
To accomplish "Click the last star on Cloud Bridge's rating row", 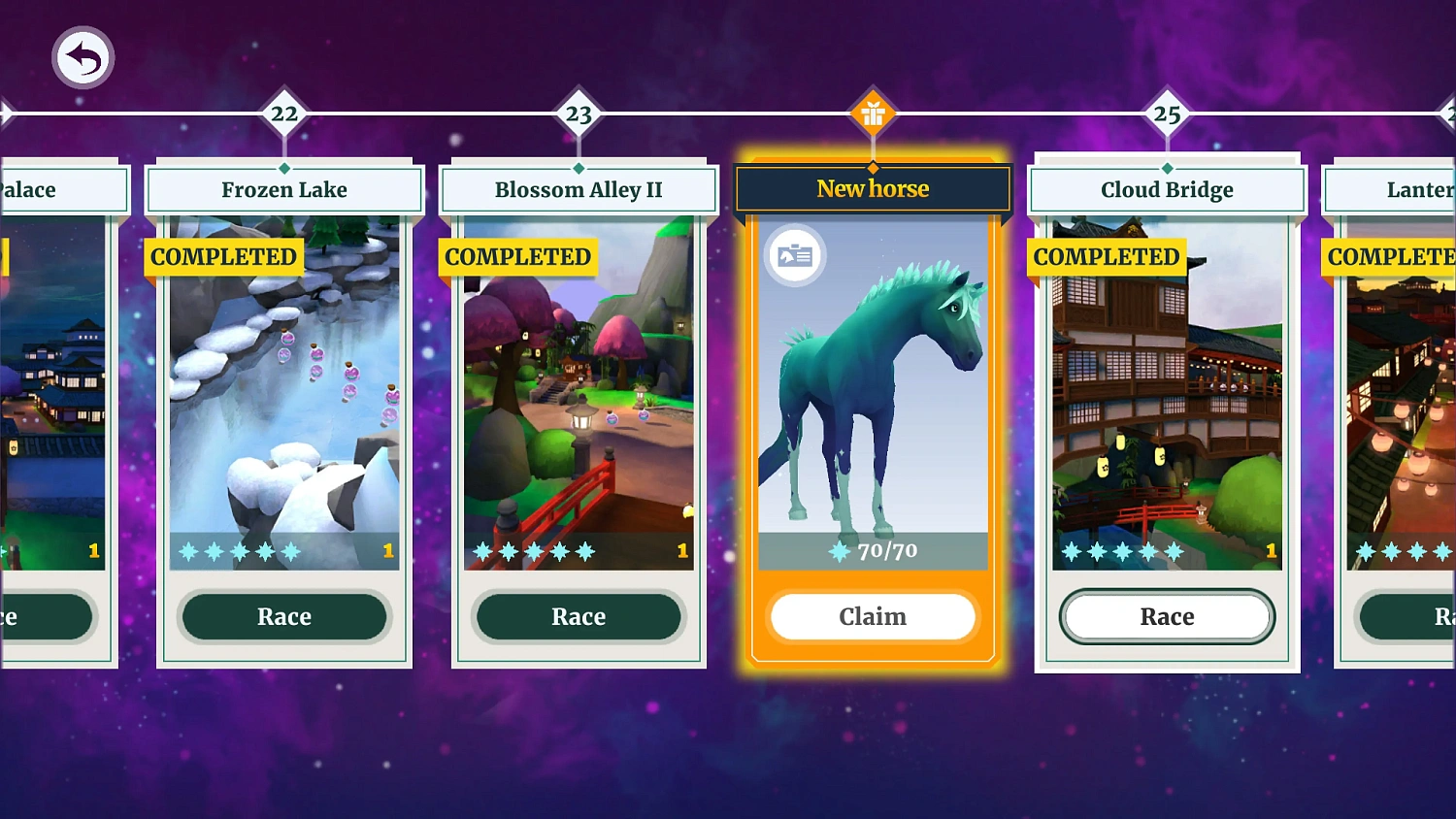I will point(1175,550).
